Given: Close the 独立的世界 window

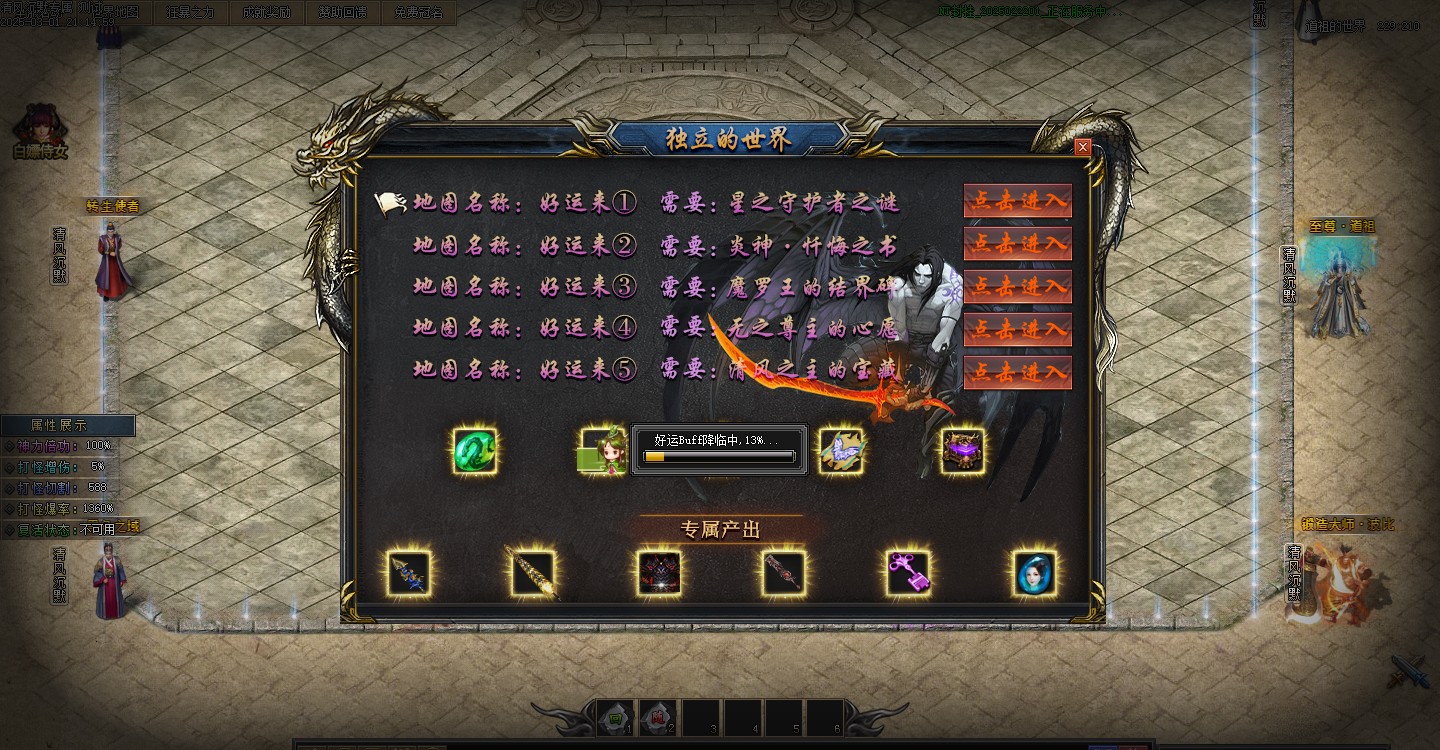Looking at the screenshot, I should click(x=1082, y=147).
